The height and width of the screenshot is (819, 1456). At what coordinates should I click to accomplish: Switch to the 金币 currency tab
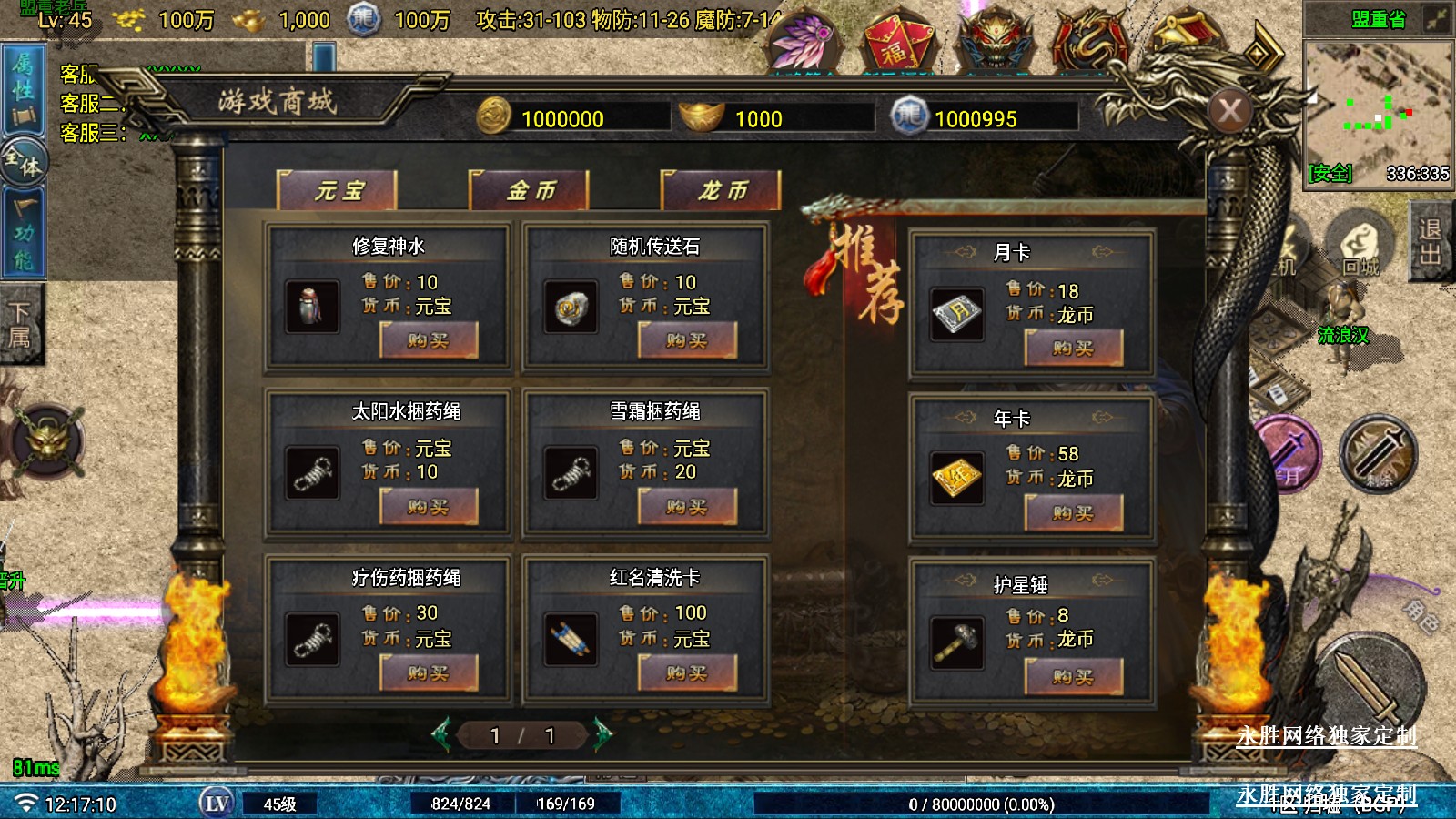pyautogui.click(x=530, y=190)
